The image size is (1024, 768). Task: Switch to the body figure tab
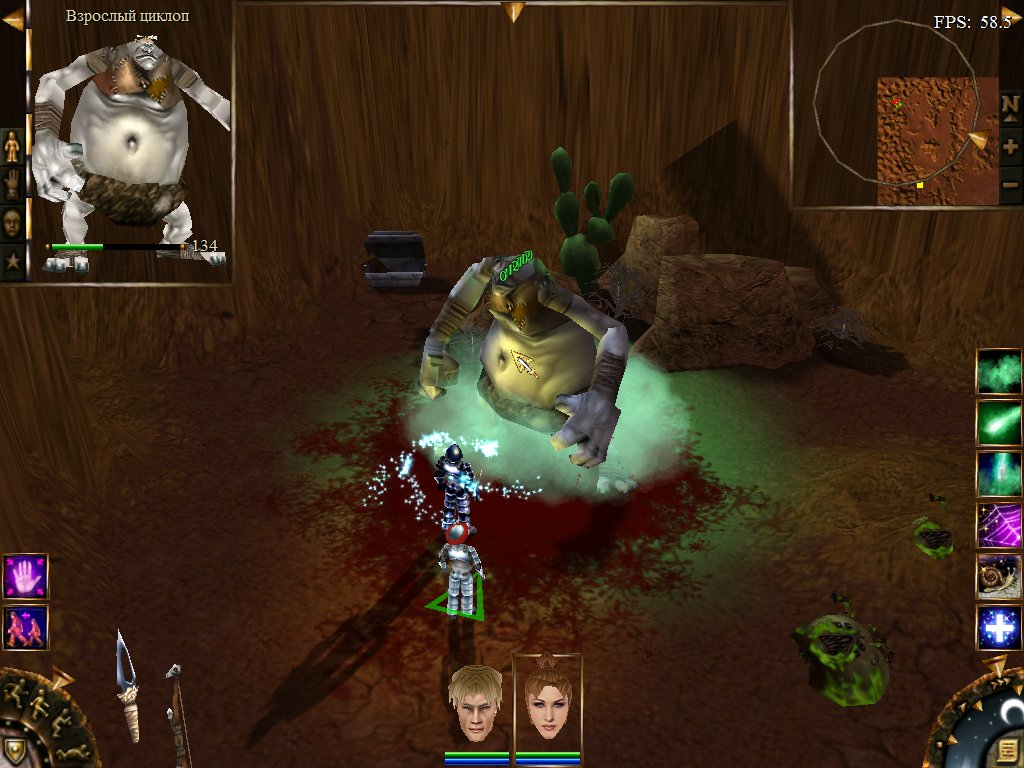[x=12, y=146]
